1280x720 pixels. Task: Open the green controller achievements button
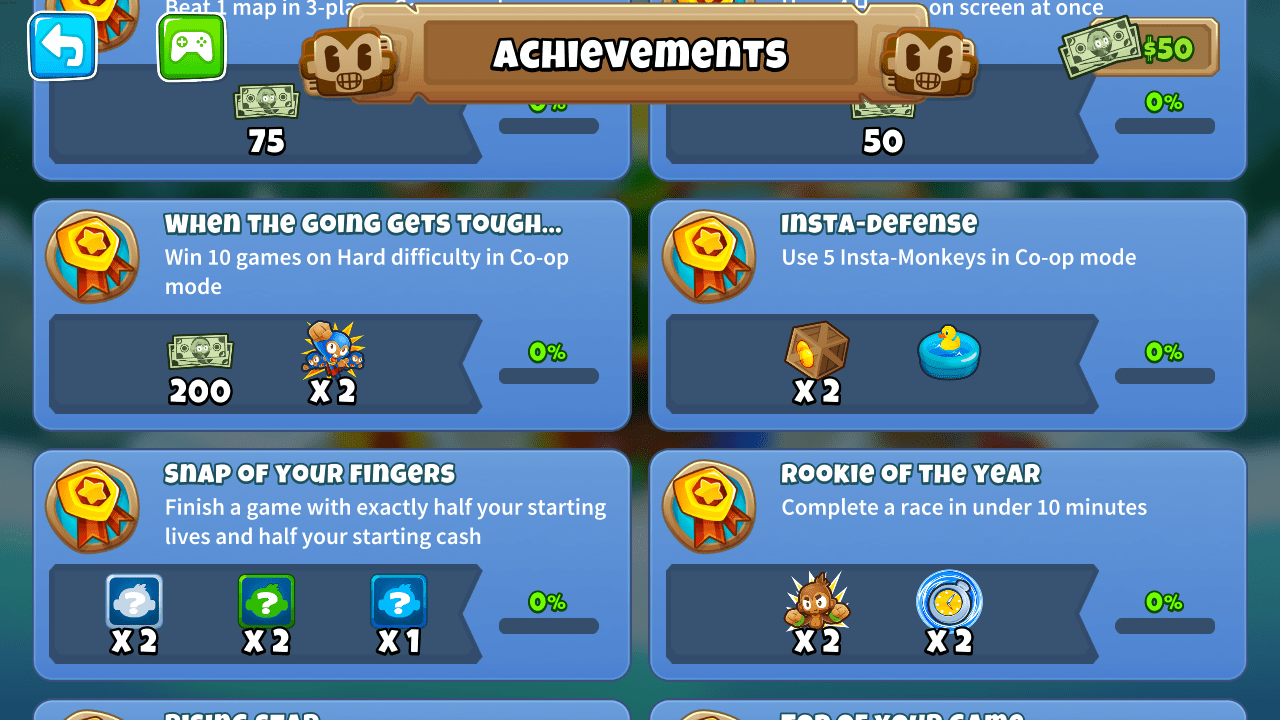191,46
